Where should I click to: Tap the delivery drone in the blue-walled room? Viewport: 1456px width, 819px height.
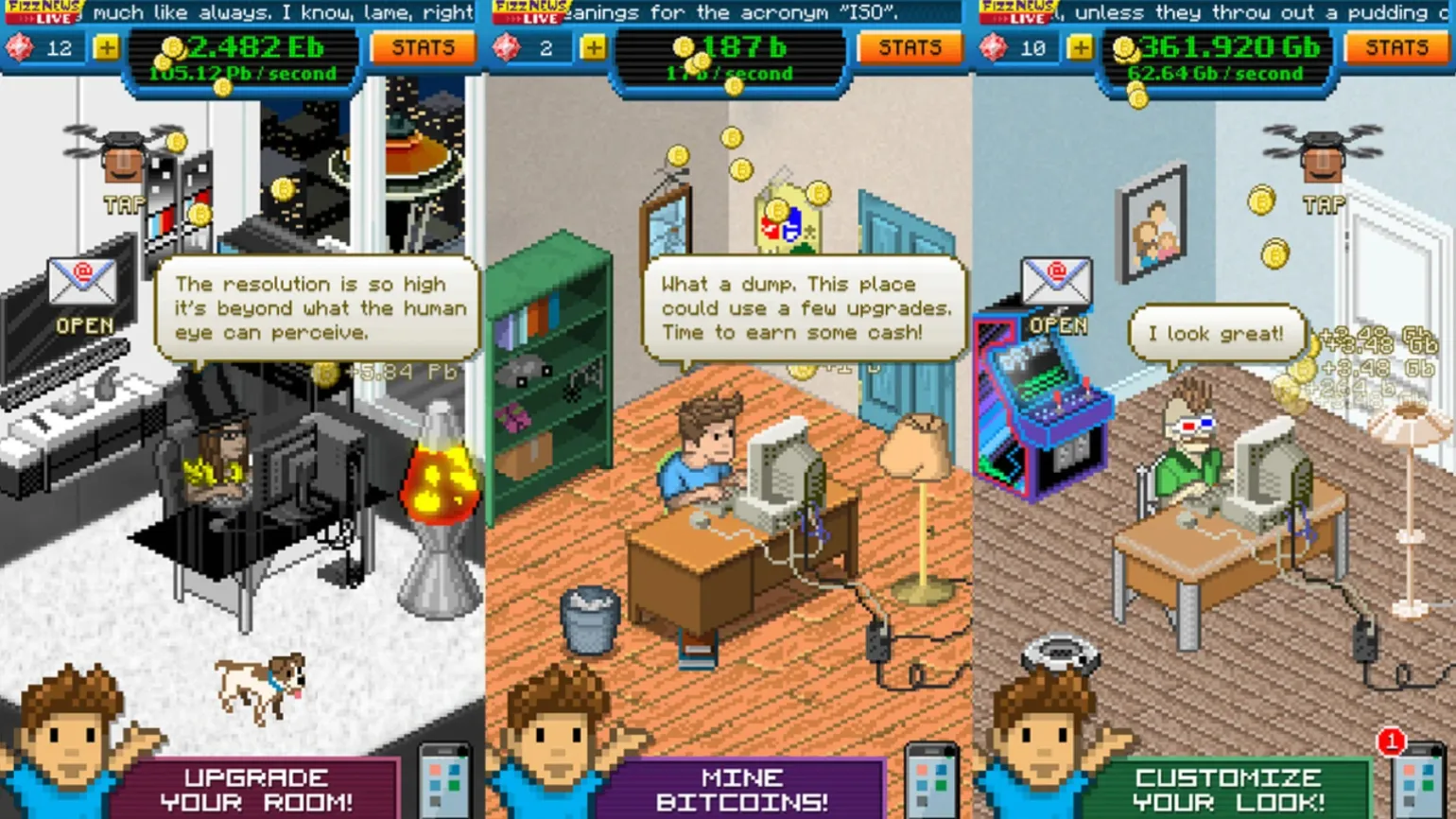coord(1323,156)
